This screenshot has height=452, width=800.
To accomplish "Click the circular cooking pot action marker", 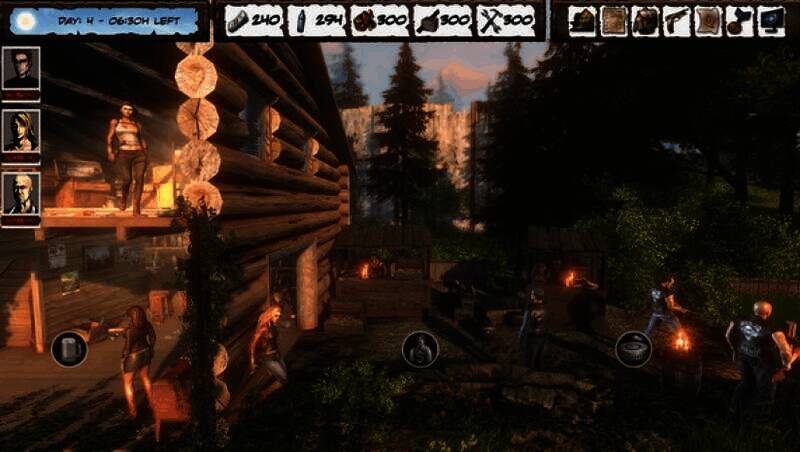I will (x=633, y=349).
